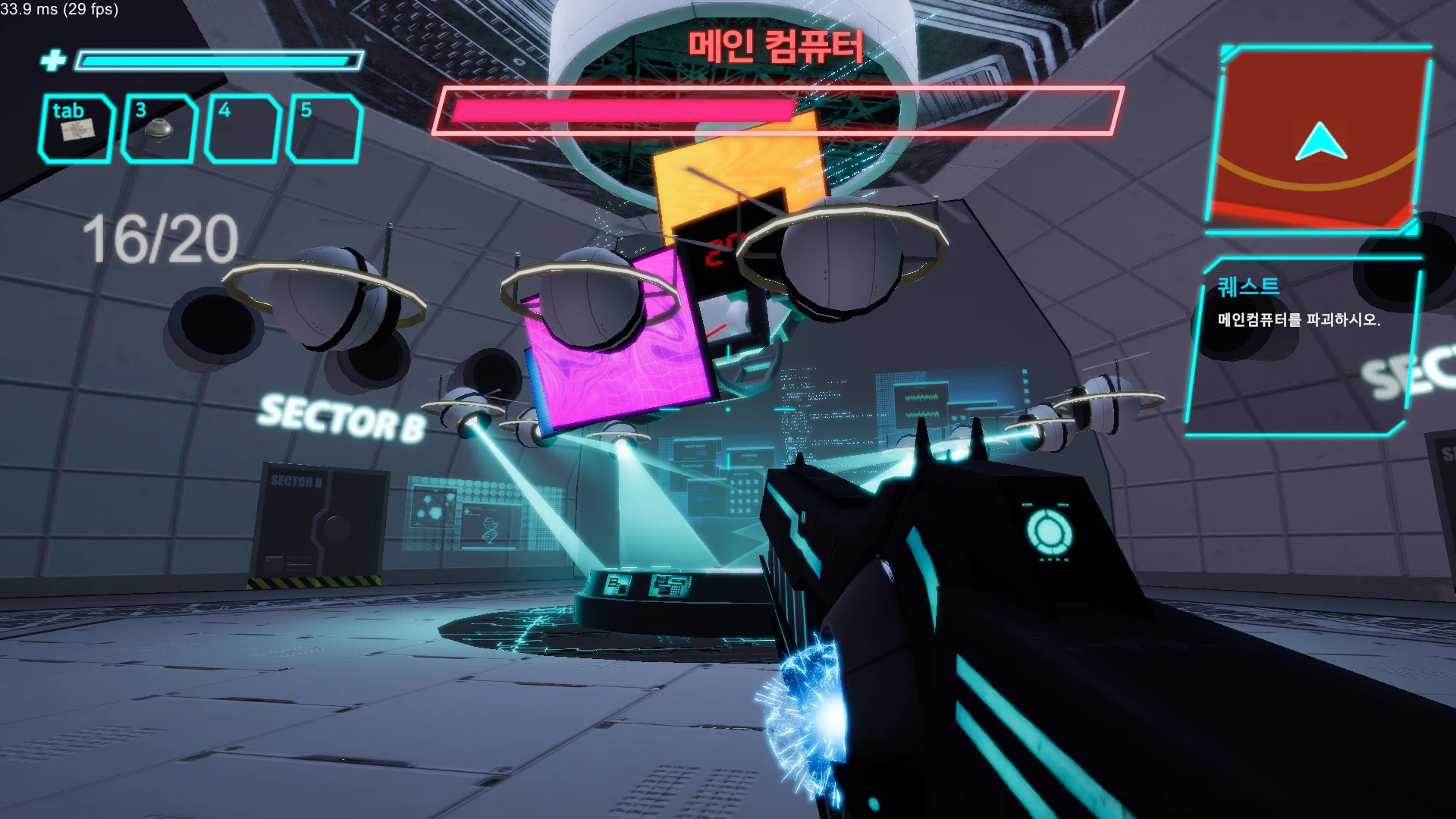
Task: Select the tab map item slot
Action: point(76,129)
